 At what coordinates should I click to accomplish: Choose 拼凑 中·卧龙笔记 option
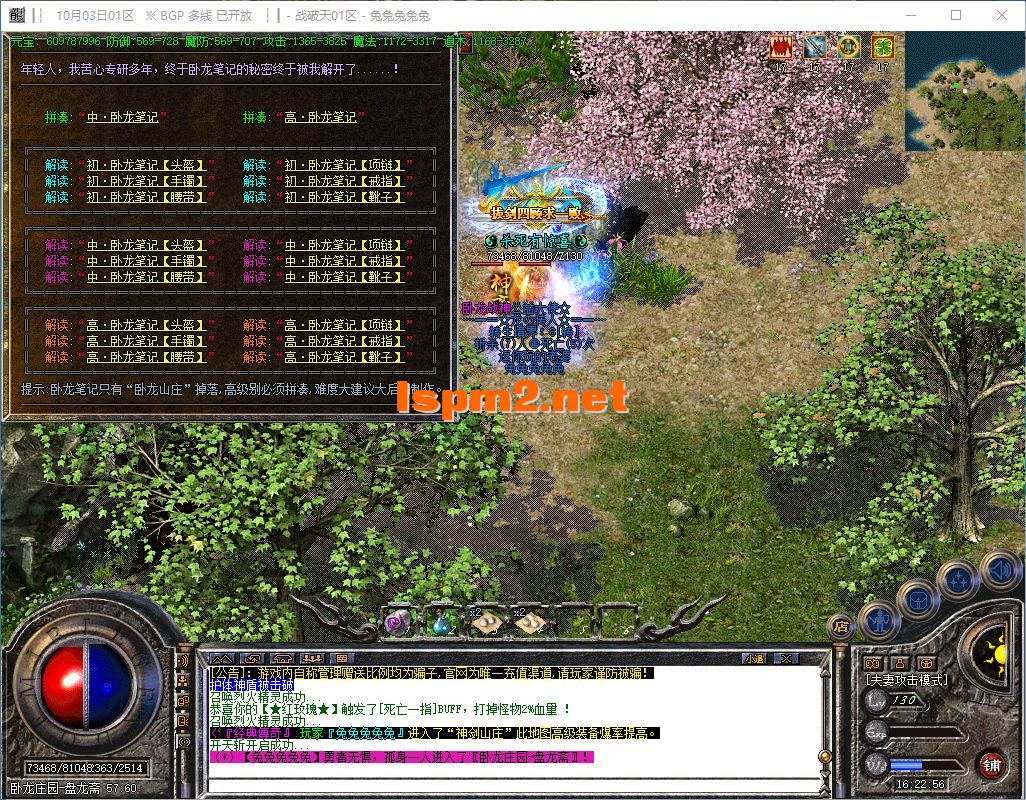click(x=122, y=117)
